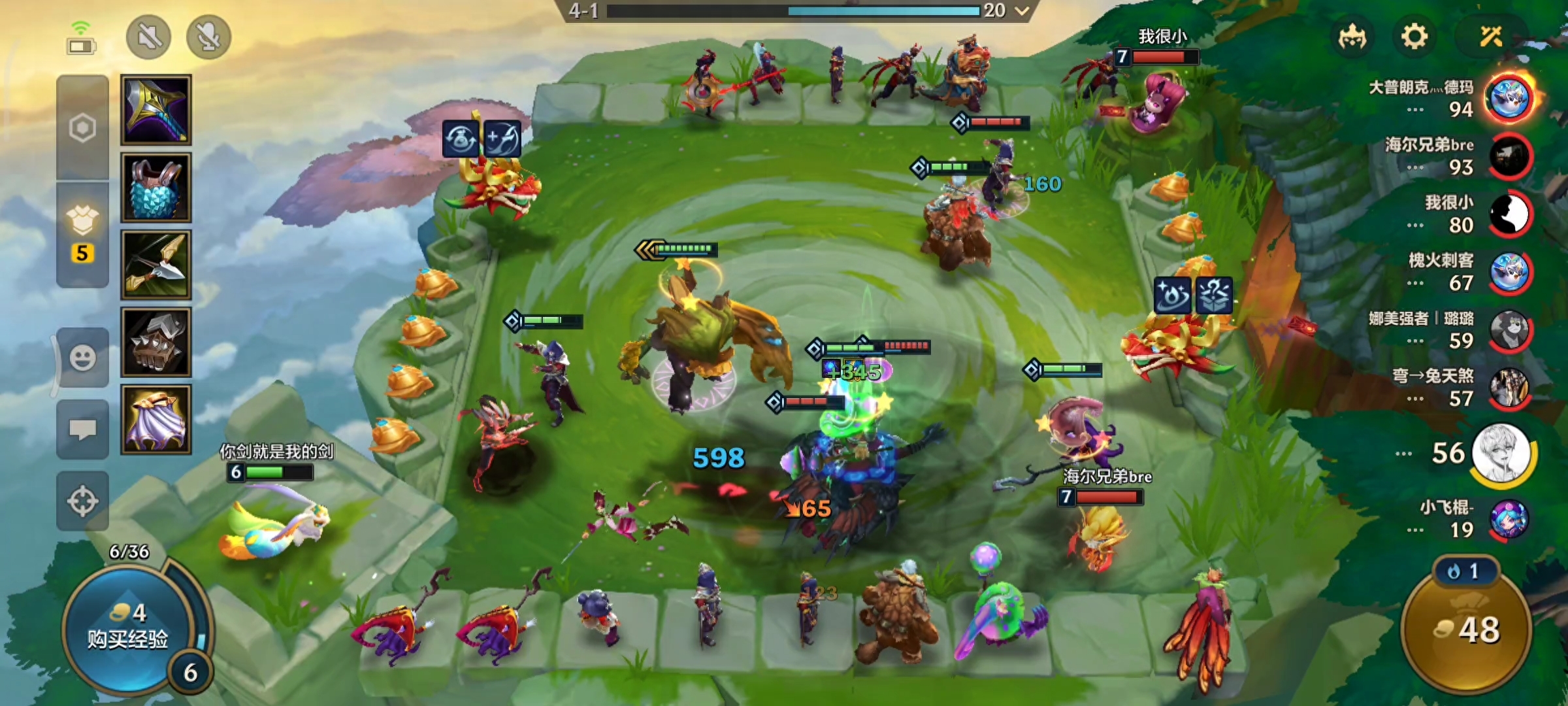View player 海尔兄弟bre's board
1568x706 pixels.
(x=1510, y=156)
